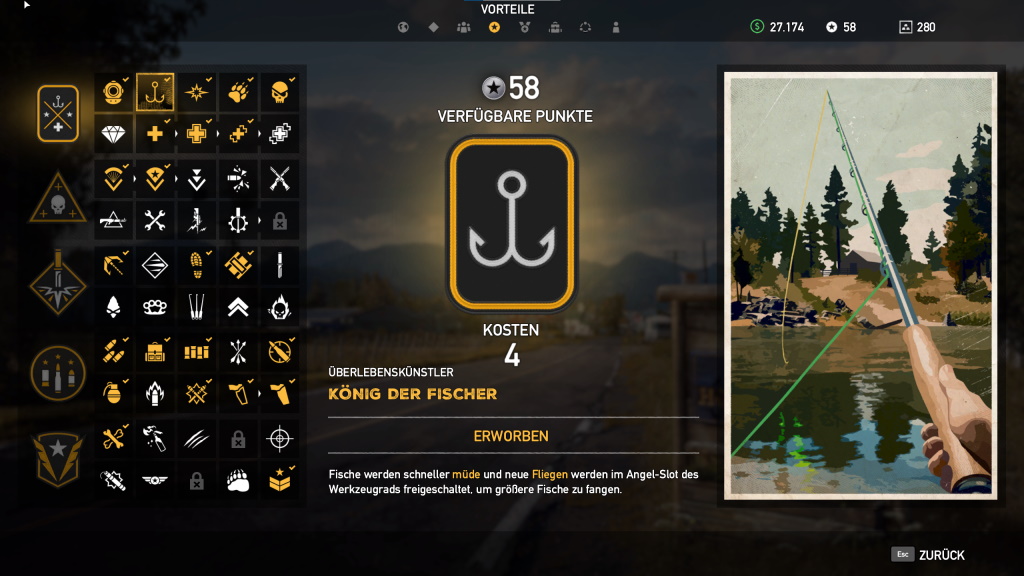Open the medal challenges tab
The height and width of the screenshot is (576, 1024).
524,27
